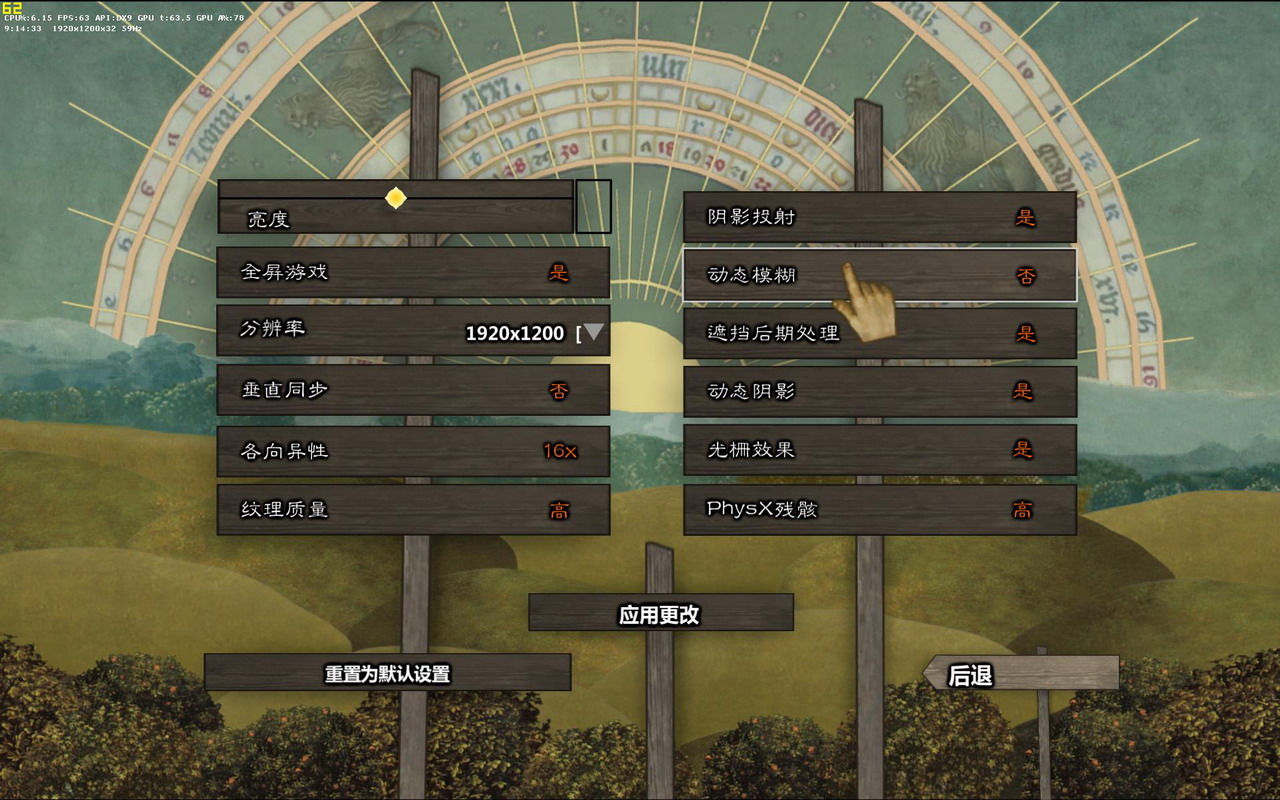
Task: Click the FPS counter overlay text
Action: tap(89, 16)
